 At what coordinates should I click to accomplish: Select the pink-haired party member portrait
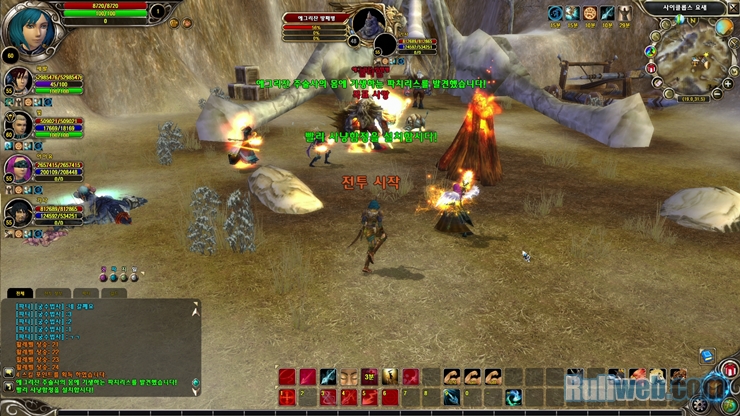pos(19,168)
